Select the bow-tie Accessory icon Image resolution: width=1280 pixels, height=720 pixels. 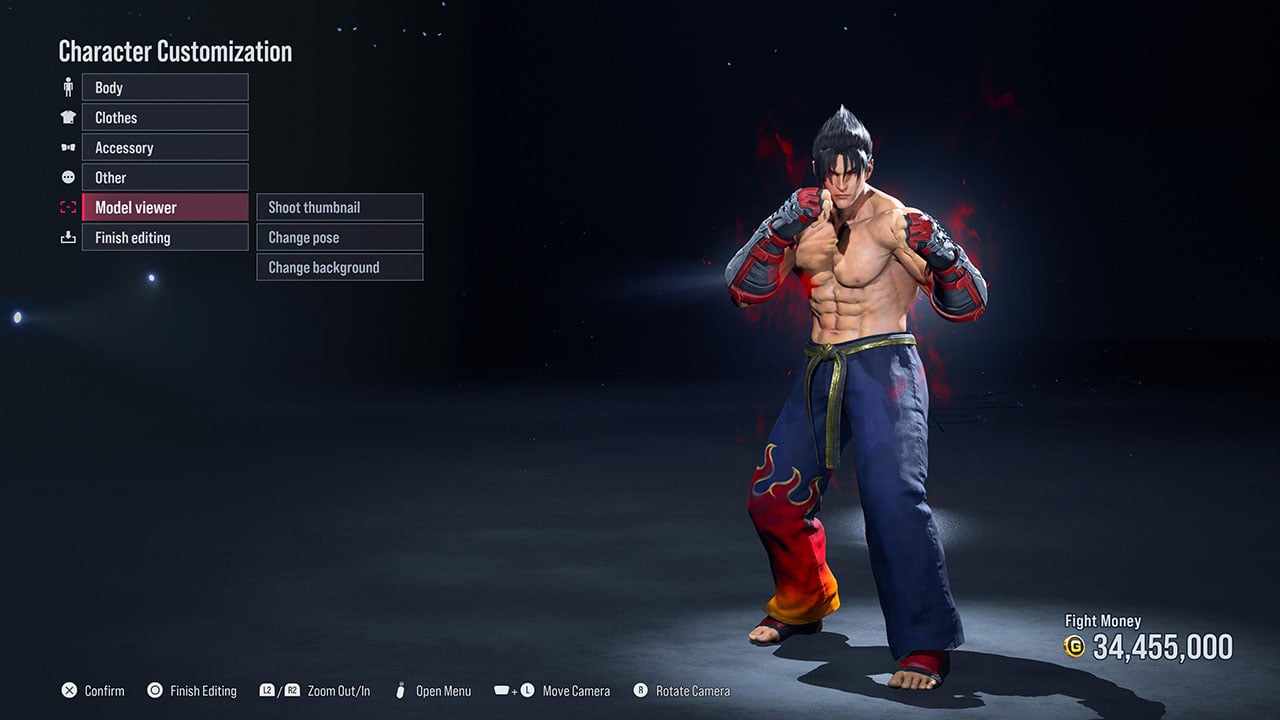68,147
